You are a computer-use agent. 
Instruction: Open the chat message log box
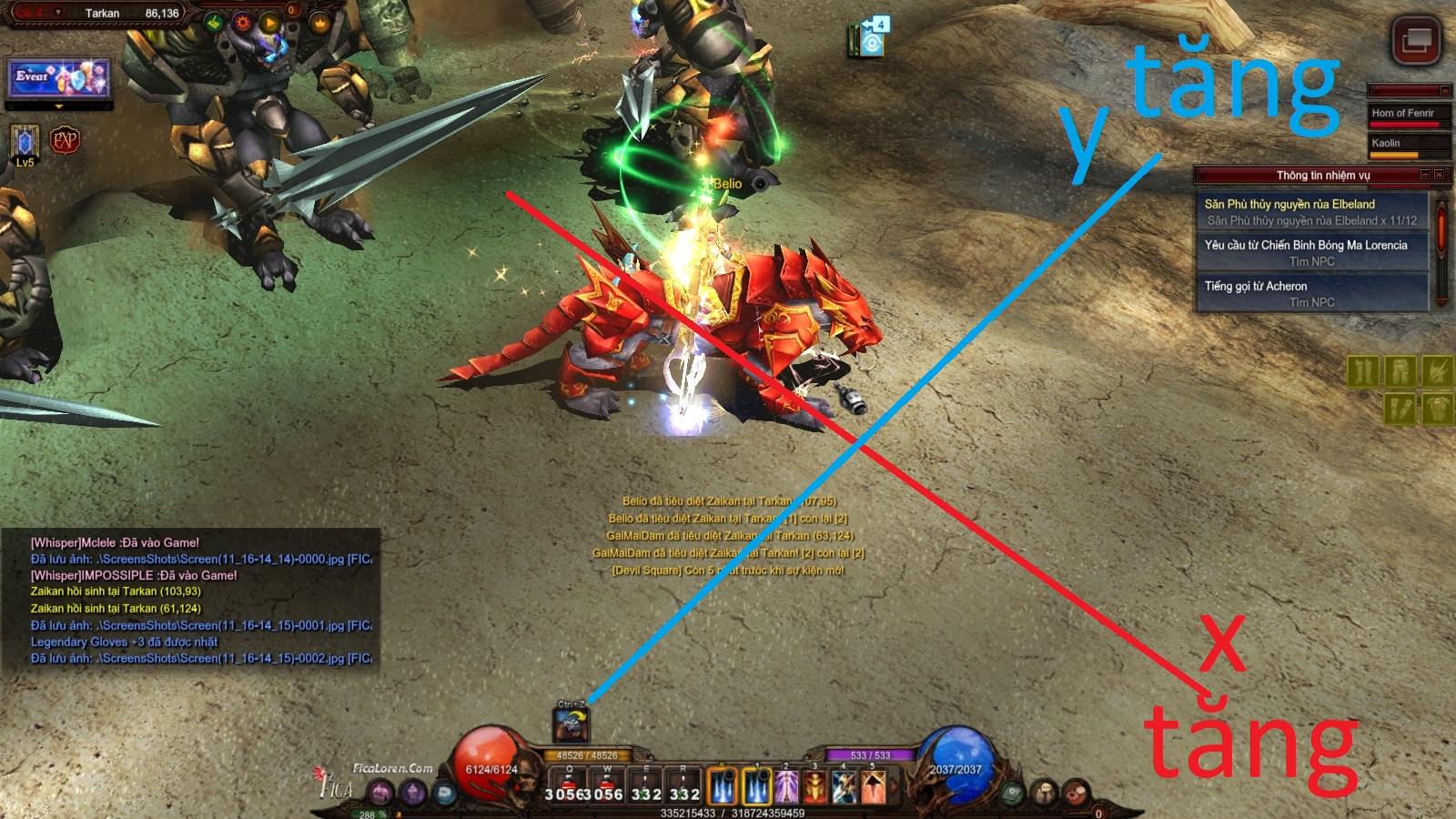coord(191,601)
